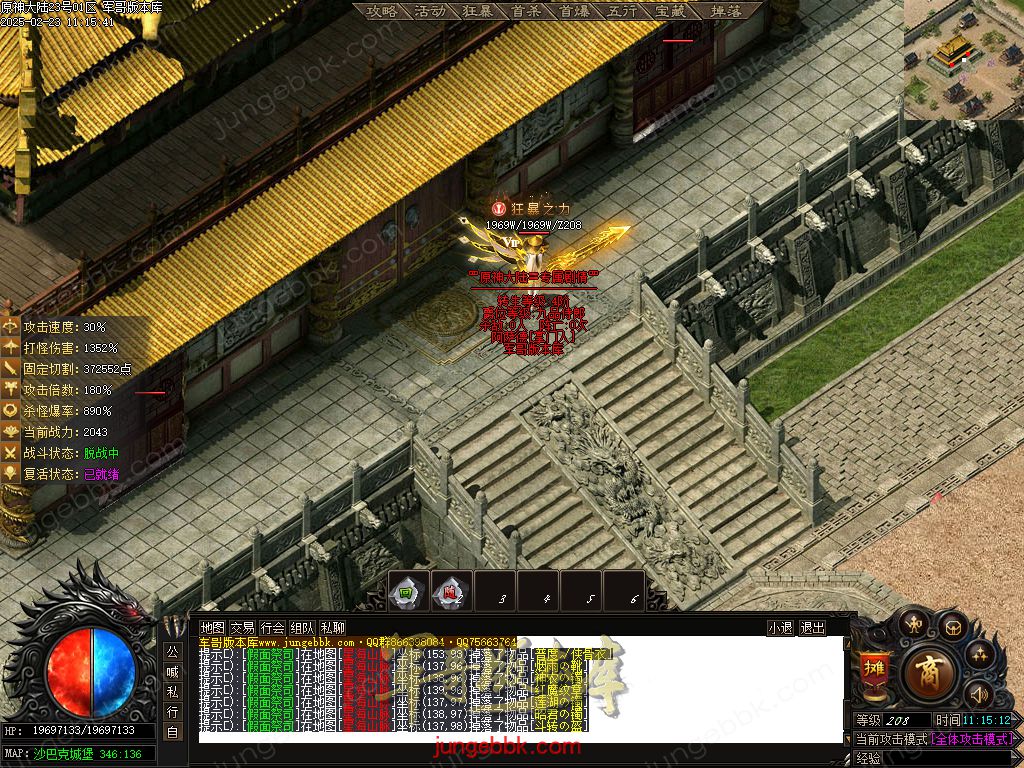Use the green 回 scroll in hotbar
Image resolution: width=1024 pixels, height=768 pixels.
point(407,592)
